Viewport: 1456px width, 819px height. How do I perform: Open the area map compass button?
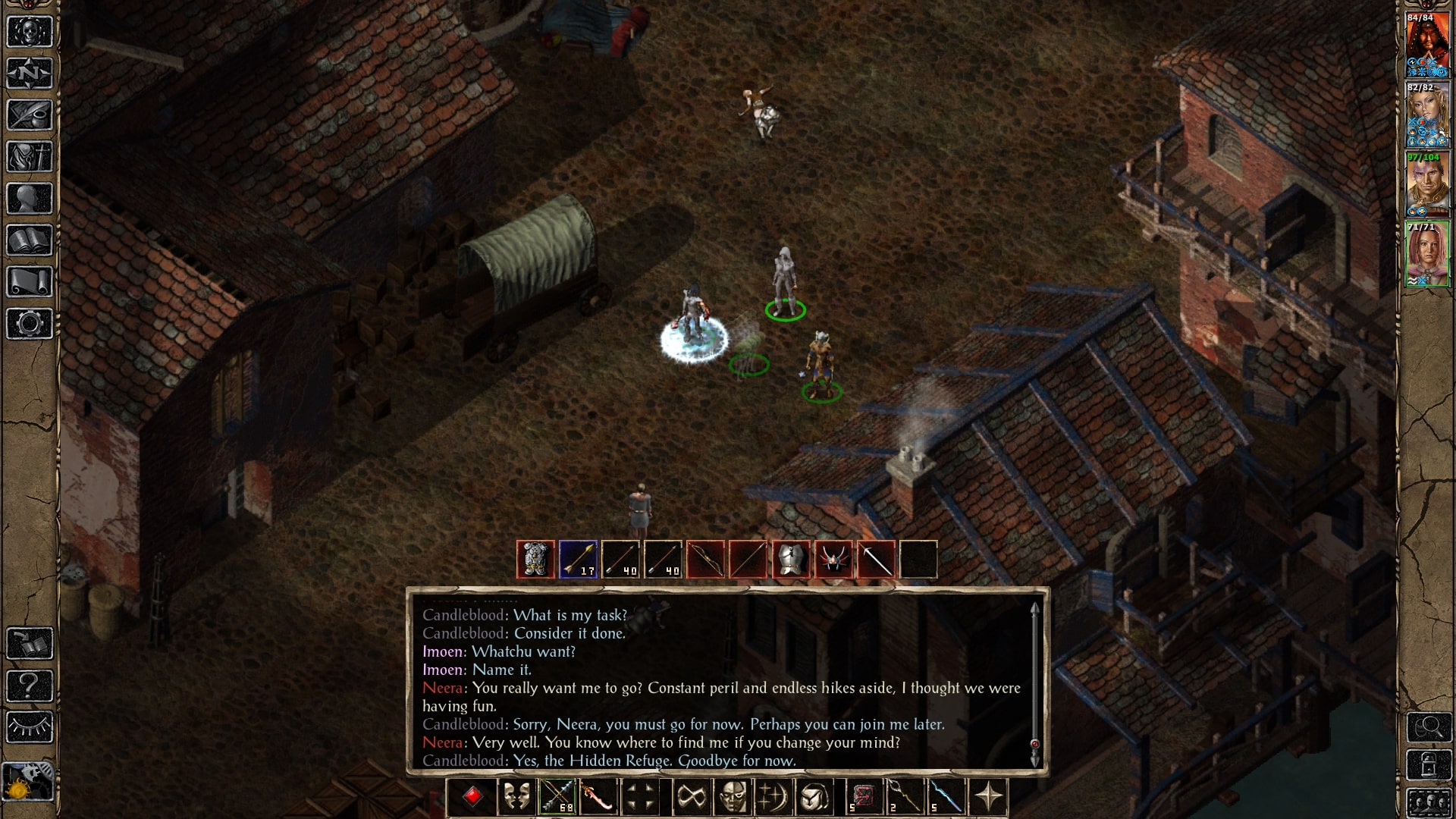tap(30, 74)
